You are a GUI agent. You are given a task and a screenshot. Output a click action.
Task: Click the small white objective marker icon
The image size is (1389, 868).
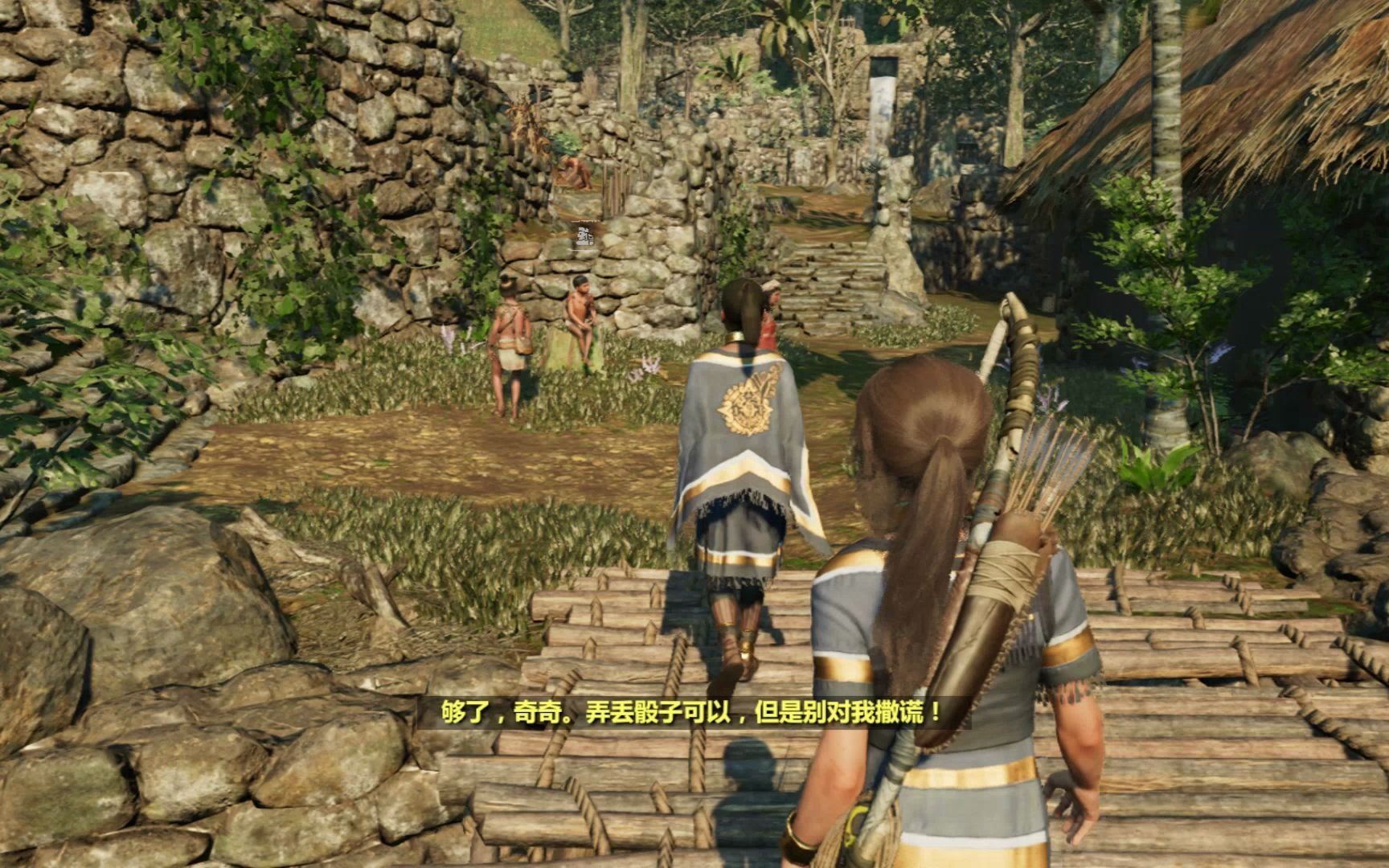[x=585, y=235]
